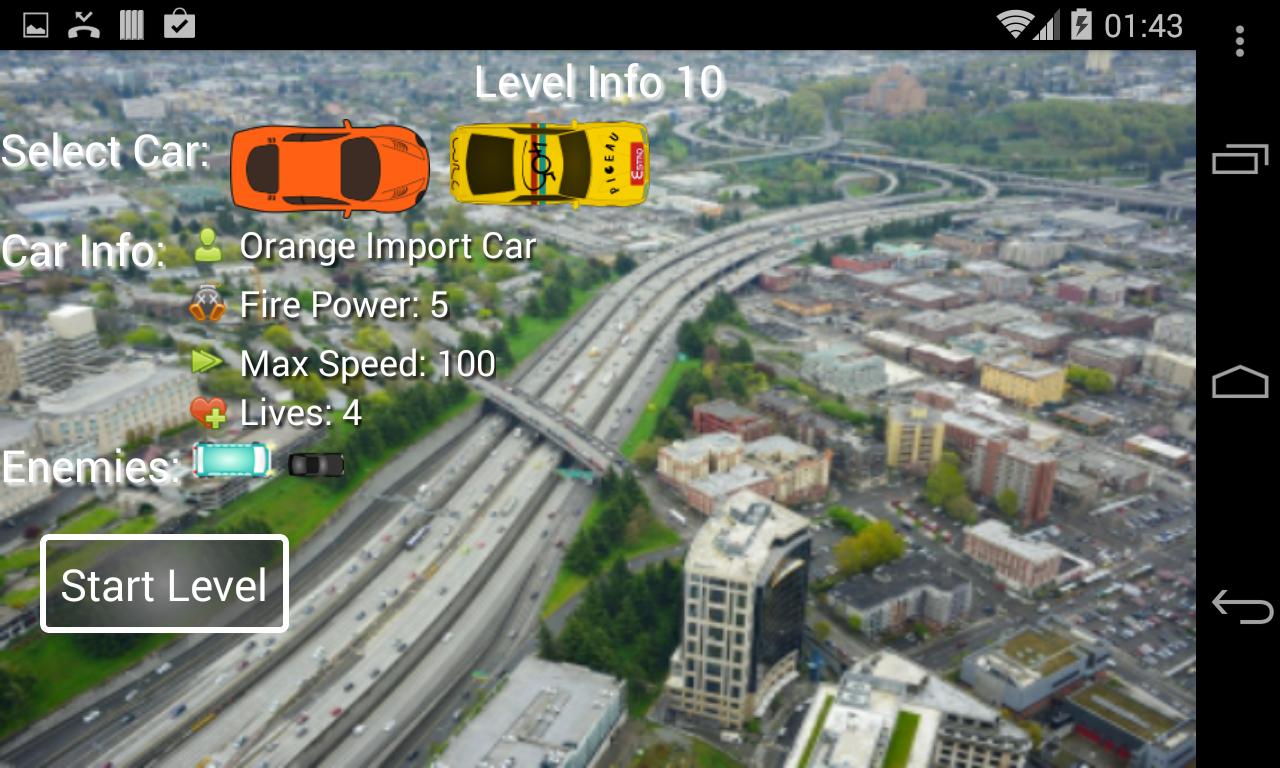1280x768 pixels.
Task: Select the orange import car
Action: click(330, 167)
